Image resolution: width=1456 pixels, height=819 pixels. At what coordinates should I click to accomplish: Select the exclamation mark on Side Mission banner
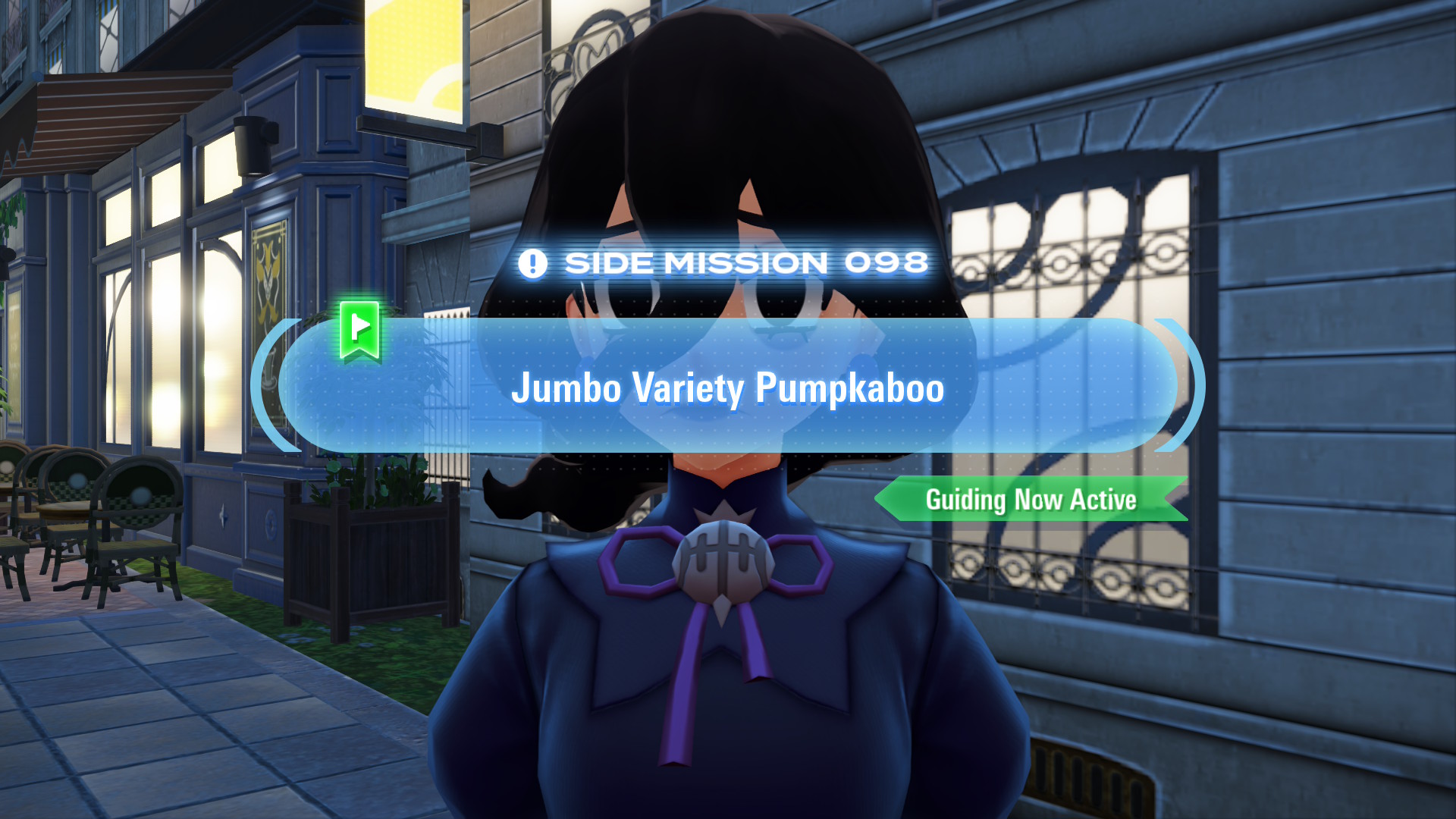(x=533, y=263)
